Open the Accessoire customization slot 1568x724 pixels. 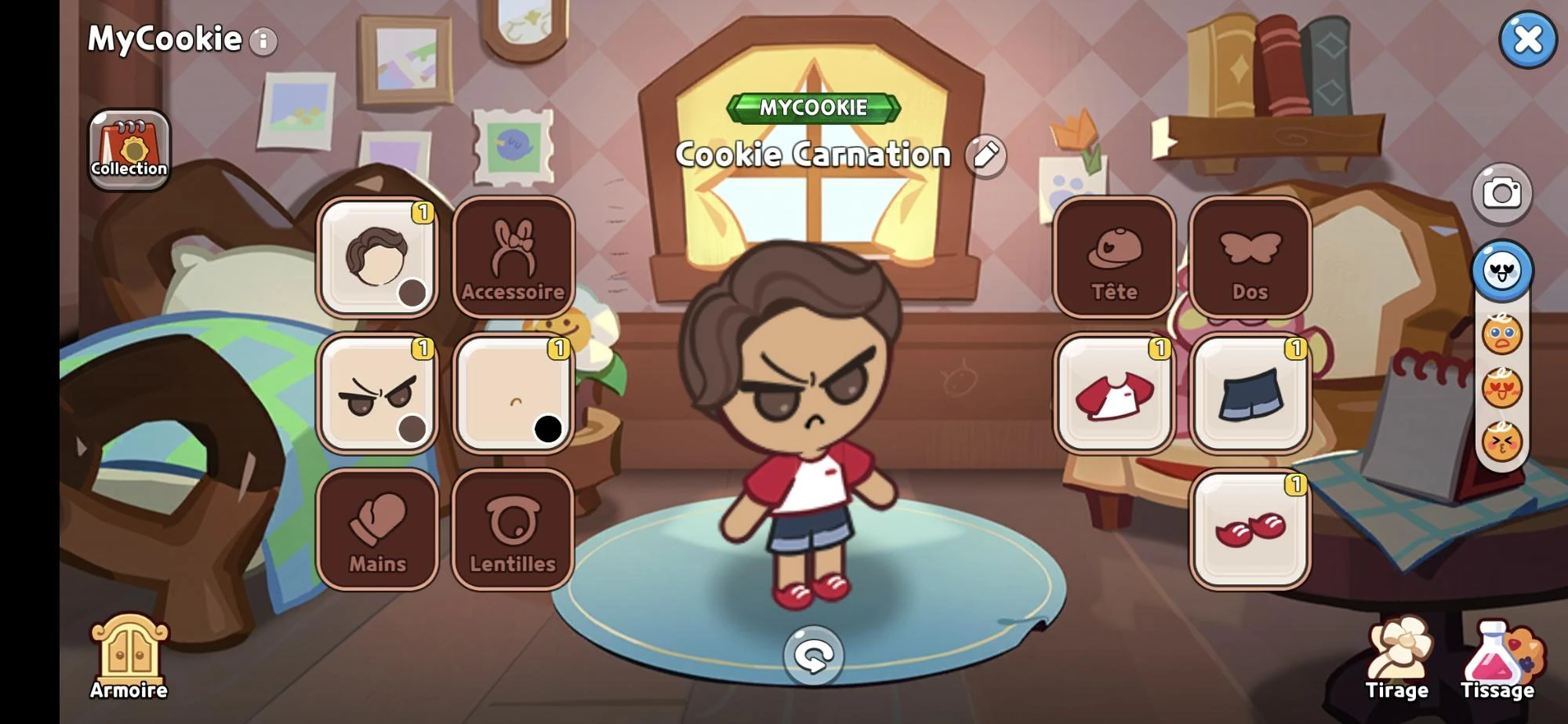point(514,257)
